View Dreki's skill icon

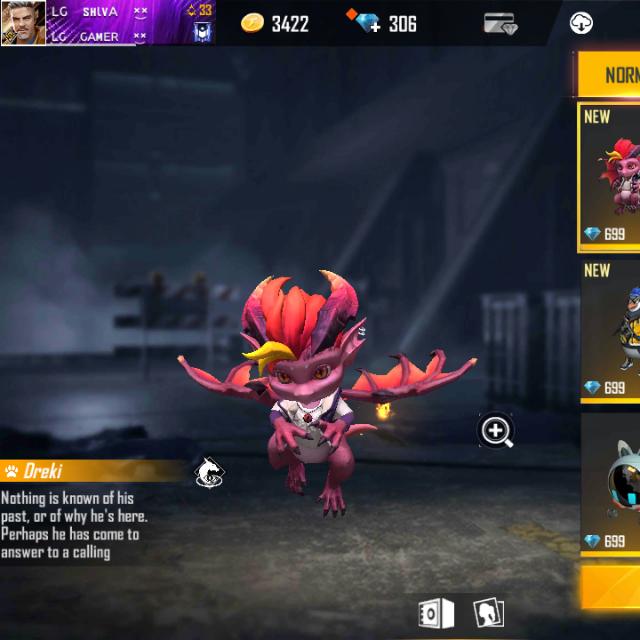pos(209,471)
